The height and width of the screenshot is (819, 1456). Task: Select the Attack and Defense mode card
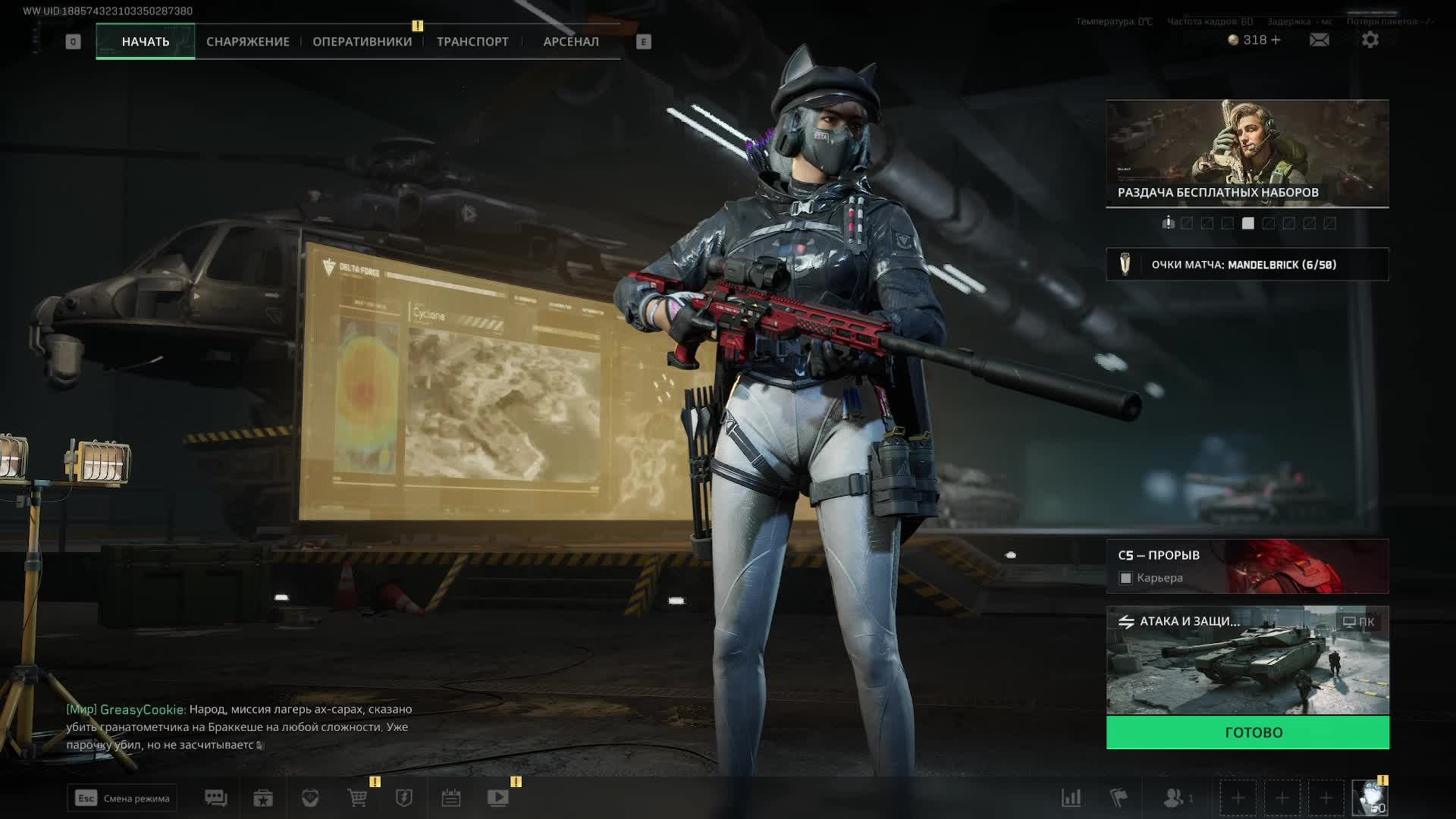click(x=1247, y=660)
